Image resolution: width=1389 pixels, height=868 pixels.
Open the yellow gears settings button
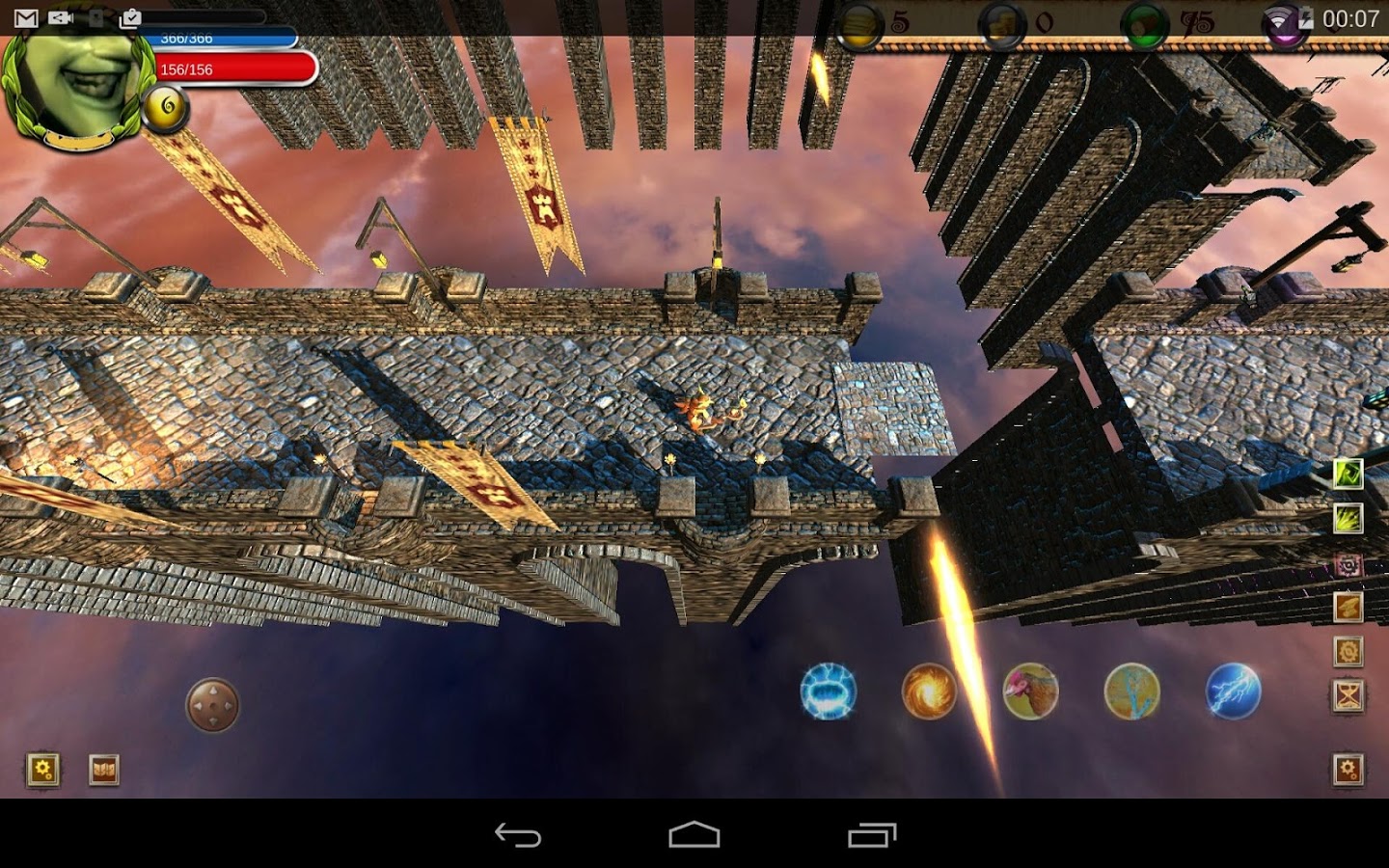click(x=43, y=770)
